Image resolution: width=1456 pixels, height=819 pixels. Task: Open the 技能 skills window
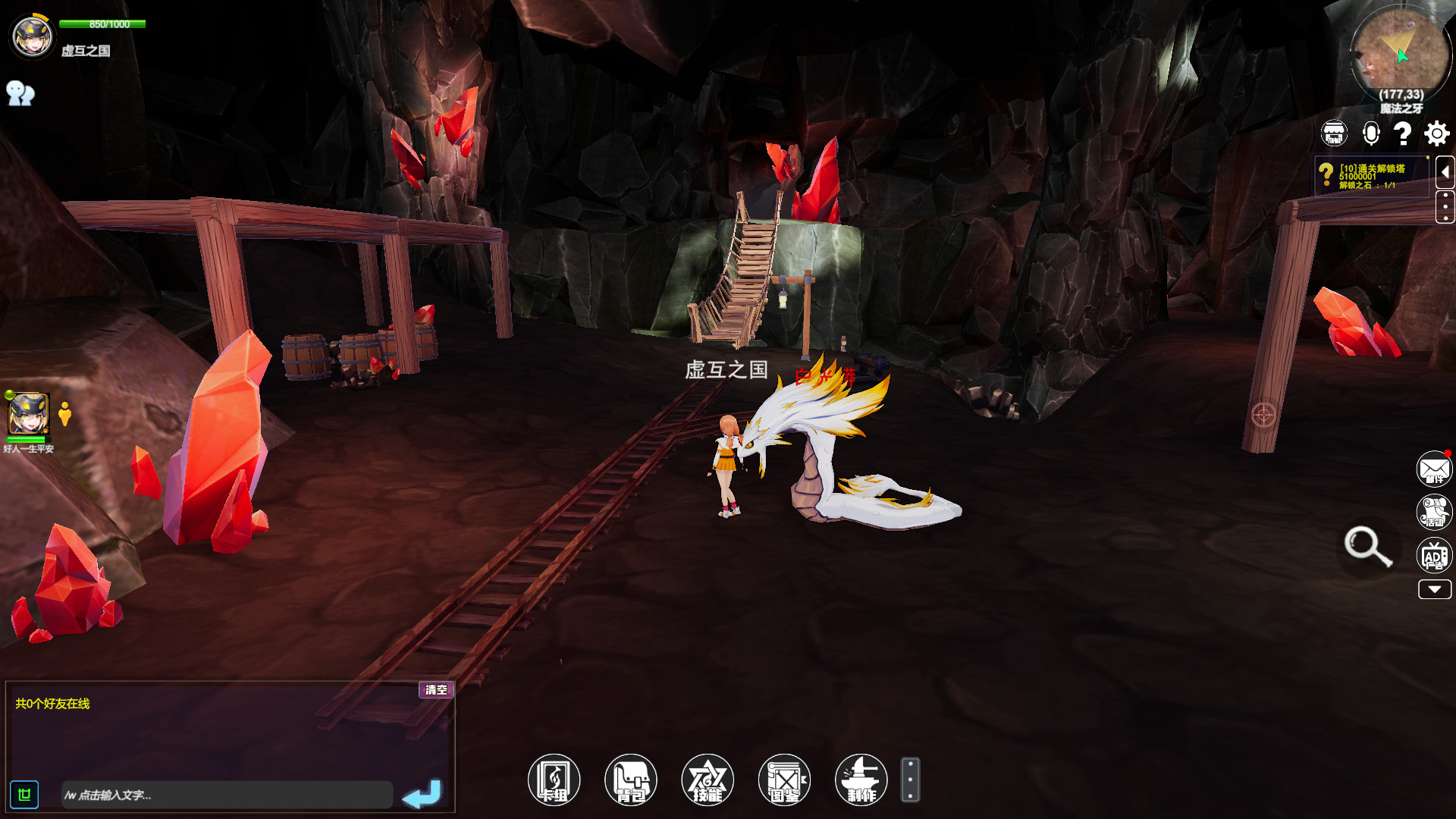click(x=708, y=780)
